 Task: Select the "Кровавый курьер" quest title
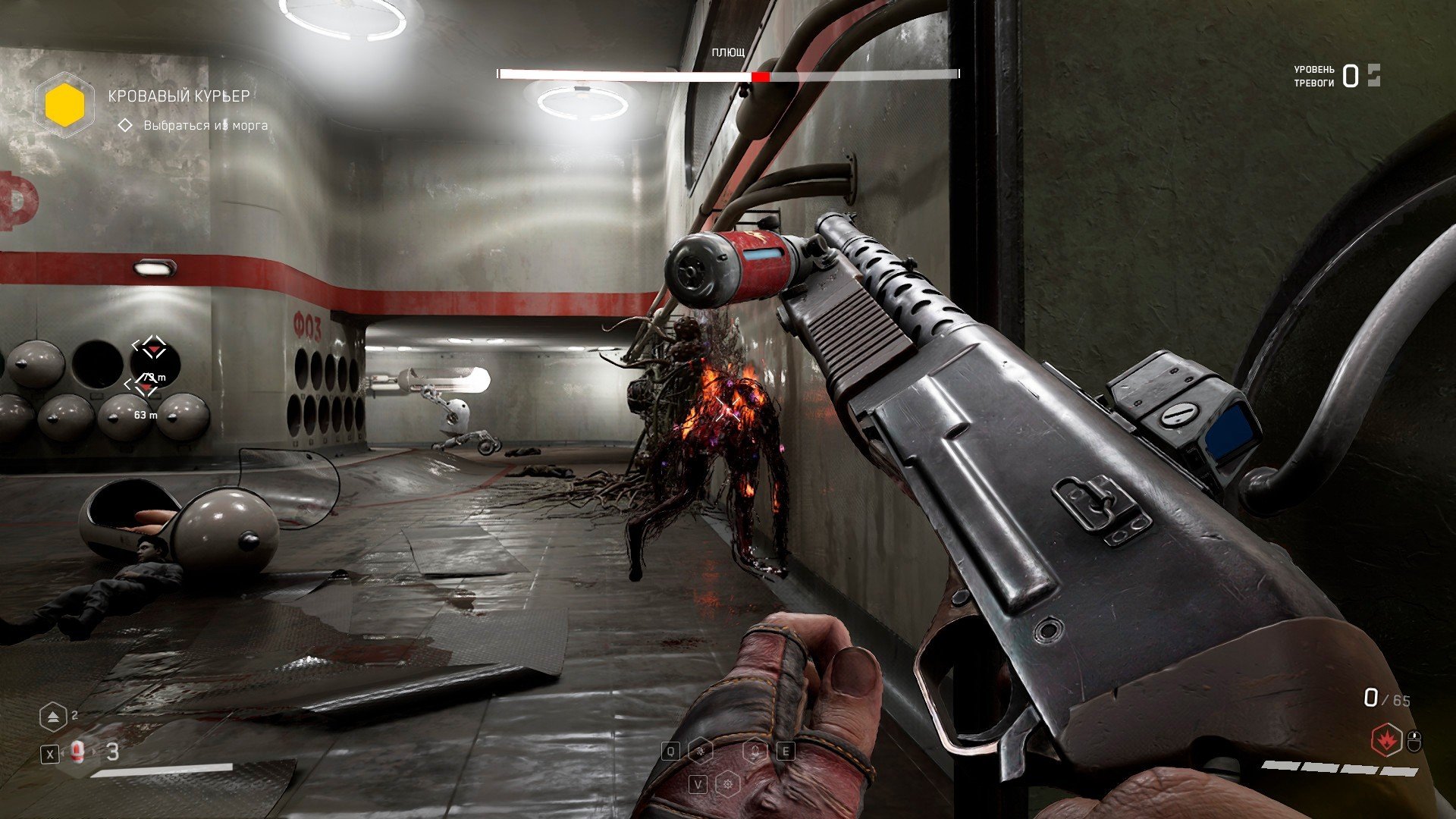pos(179,96)
